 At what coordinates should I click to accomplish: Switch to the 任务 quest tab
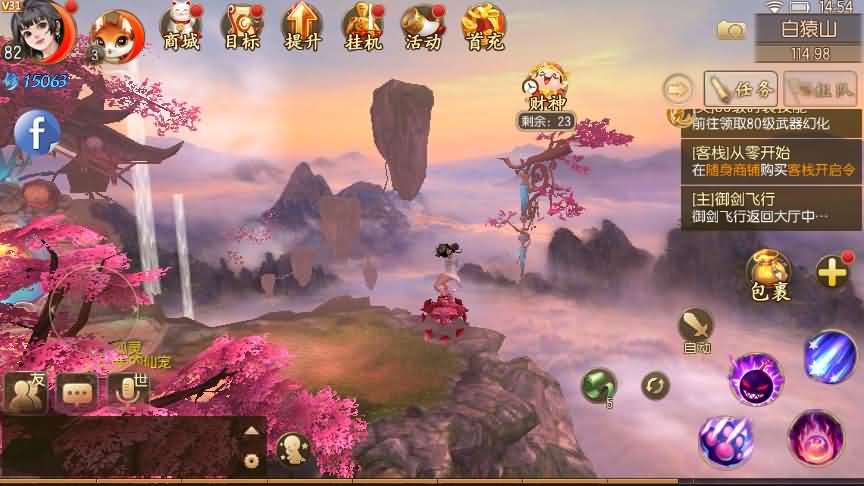[x=741, y=88]
